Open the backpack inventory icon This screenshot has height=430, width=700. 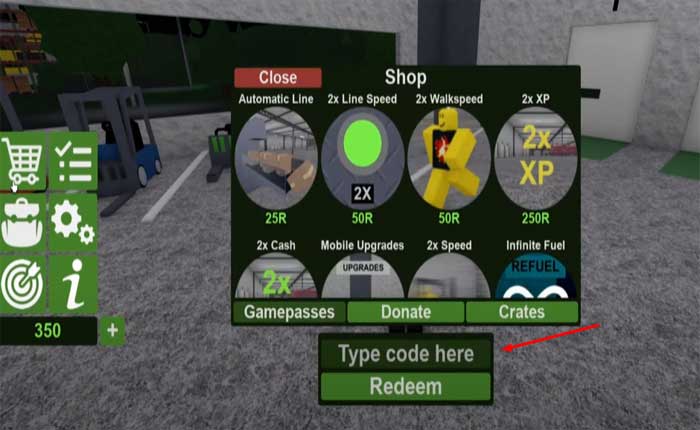point(24,222)
